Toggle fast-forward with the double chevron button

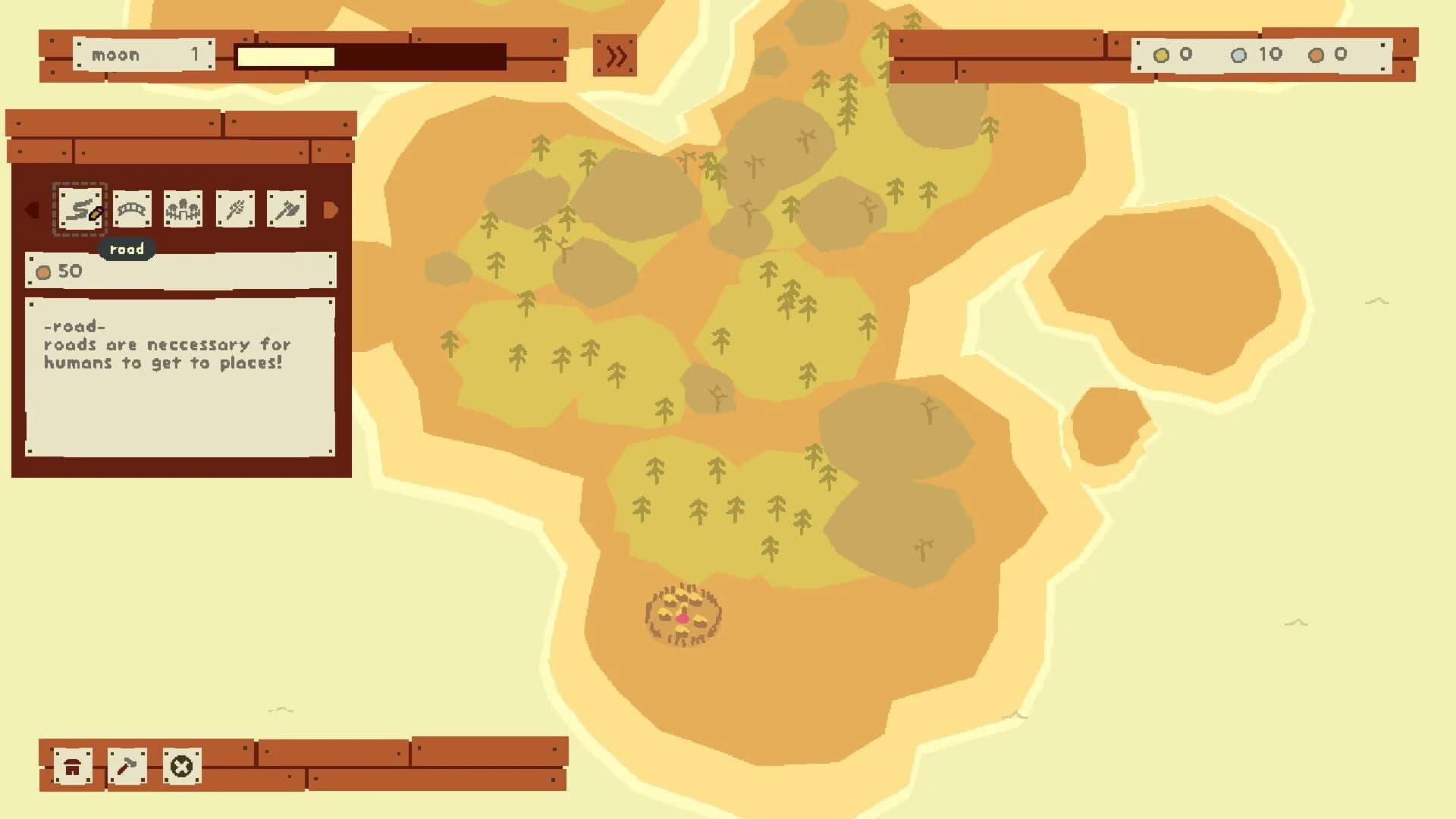pyautogui.click(x=615, y=55)
